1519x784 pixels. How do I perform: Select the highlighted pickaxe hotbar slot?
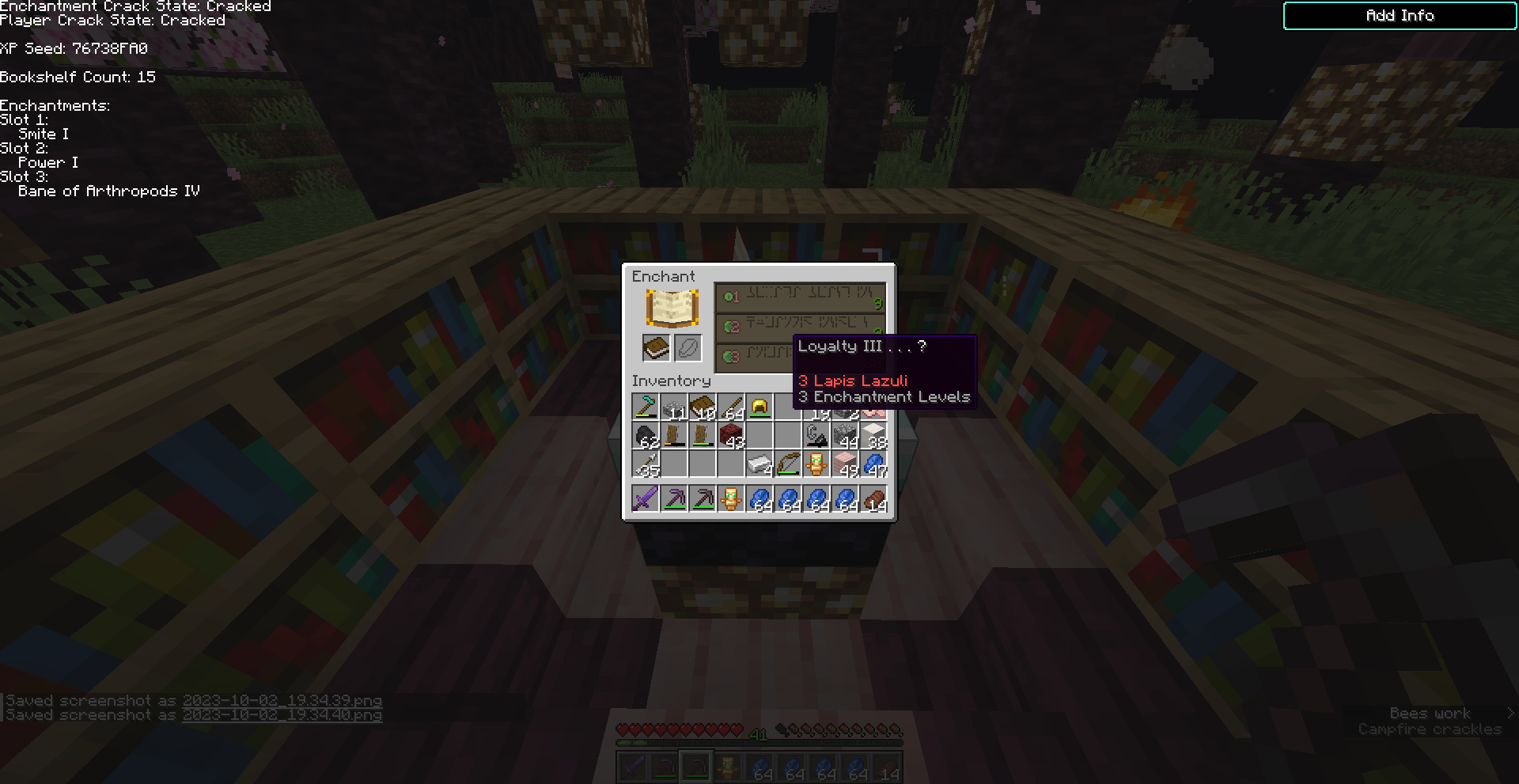click(x=696, y=767)
